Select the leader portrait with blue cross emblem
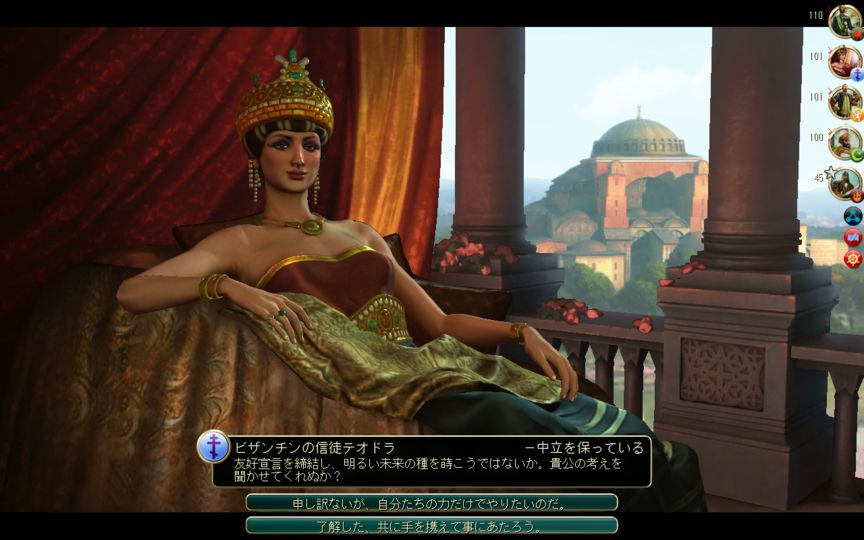 tap(845, 61)
